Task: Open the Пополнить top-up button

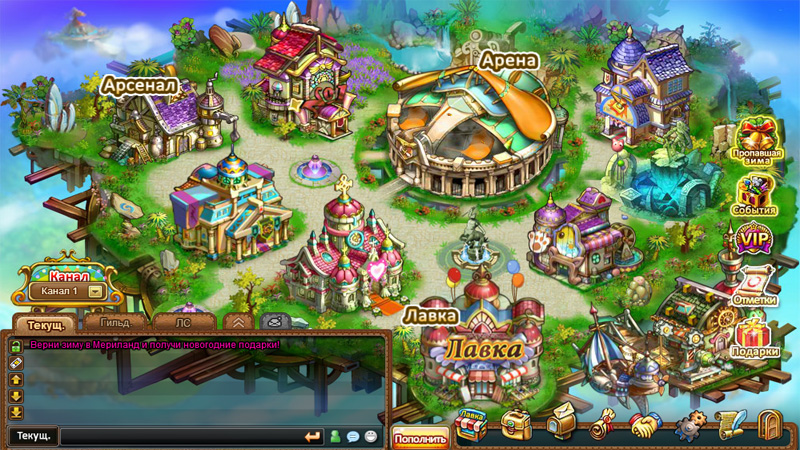Action: (x=420, y=437)
